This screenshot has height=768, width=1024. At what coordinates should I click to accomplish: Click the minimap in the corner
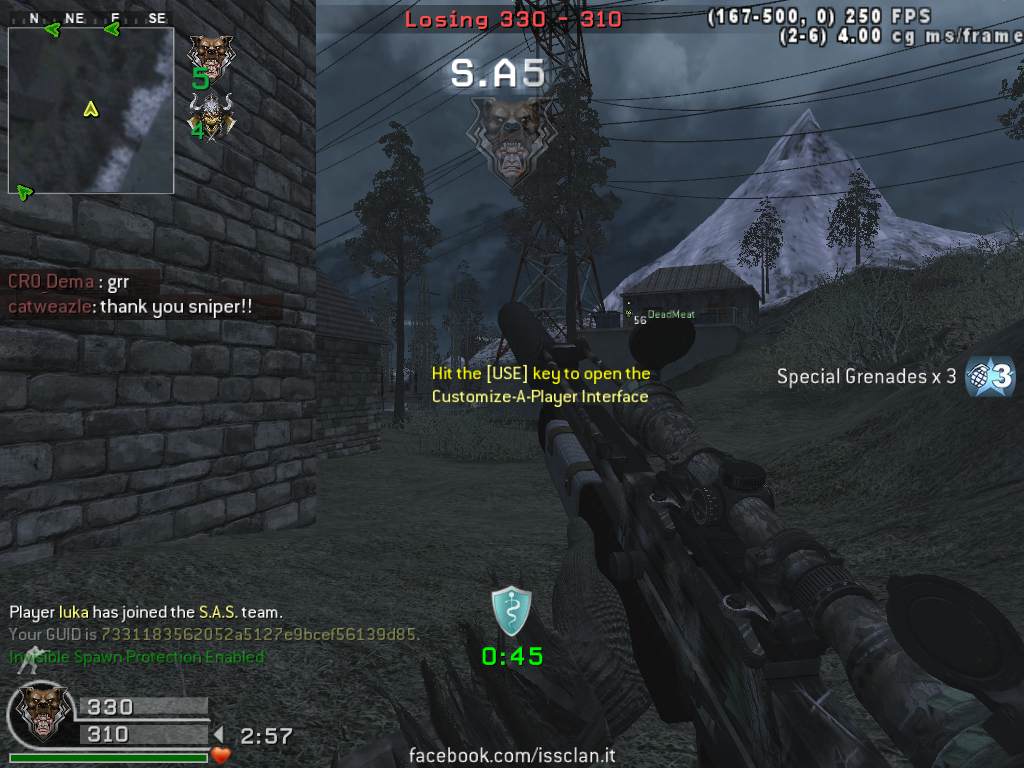pyautogui.click(x=91, y=110)
